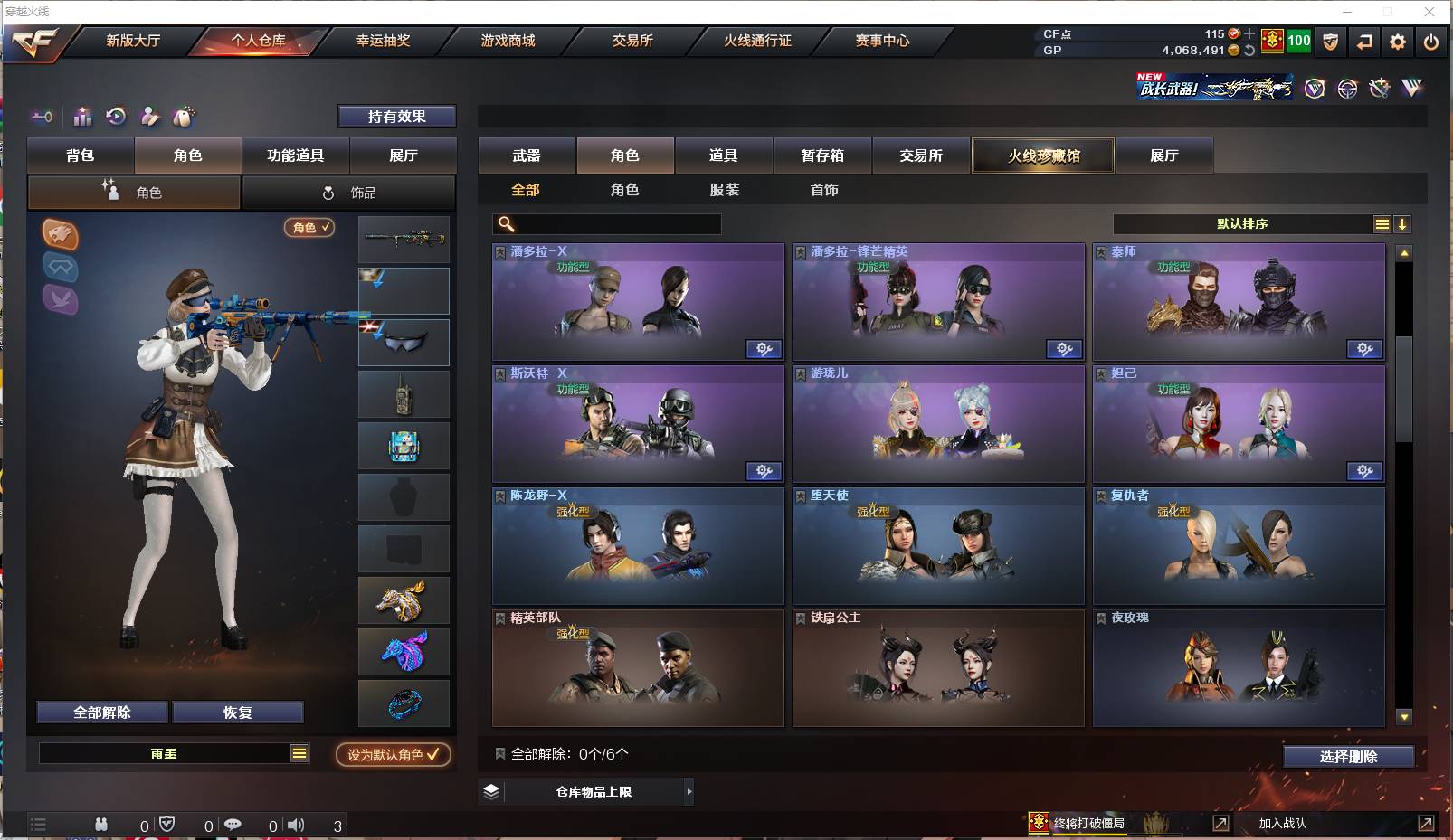Expand the 仓库物品上限 section arrow
Image resolution: width=1453 pixels, height=840 pixels.
coord(689,791)
